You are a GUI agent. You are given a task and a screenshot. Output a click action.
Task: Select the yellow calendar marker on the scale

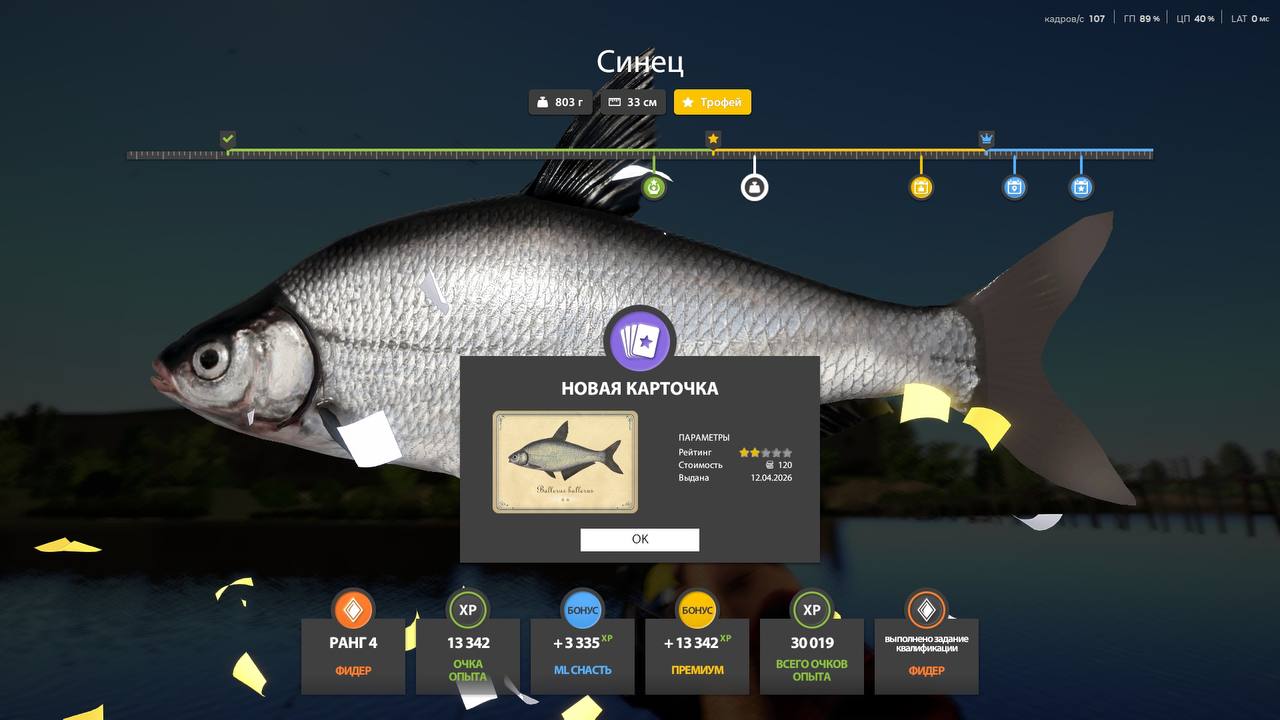pos(921,187)
